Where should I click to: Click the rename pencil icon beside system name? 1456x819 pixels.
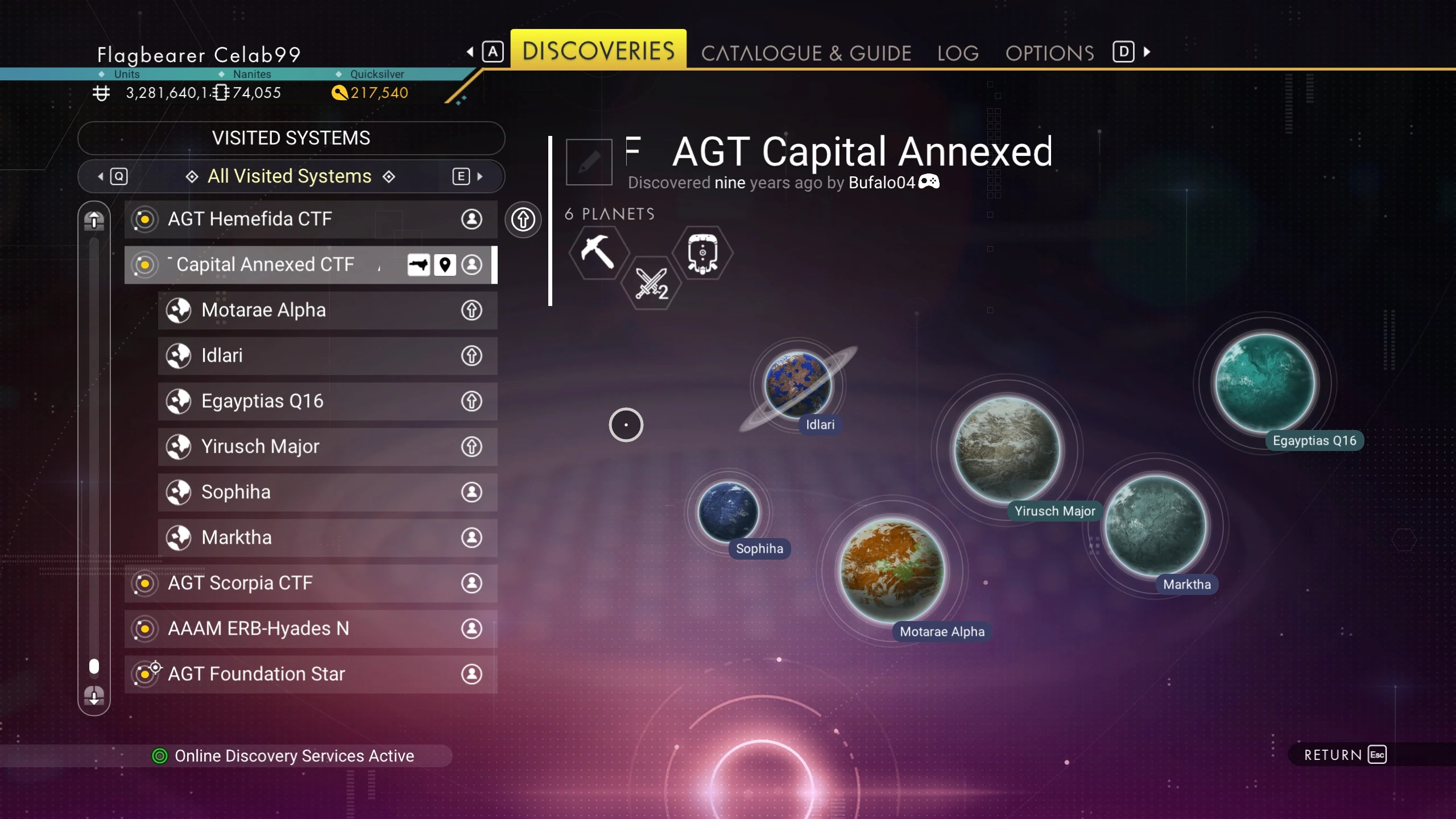pyautogui.click(x=589, y=162)
